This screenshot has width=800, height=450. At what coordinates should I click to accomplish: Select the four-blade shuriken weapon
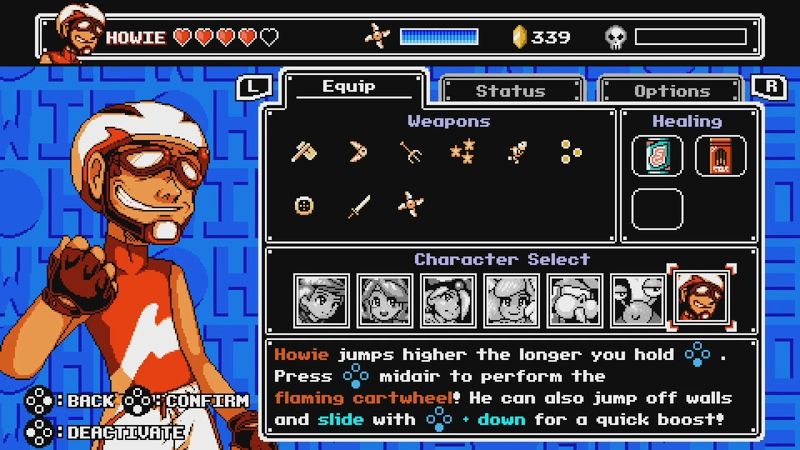pyautogui.click(x=410, y=206)
